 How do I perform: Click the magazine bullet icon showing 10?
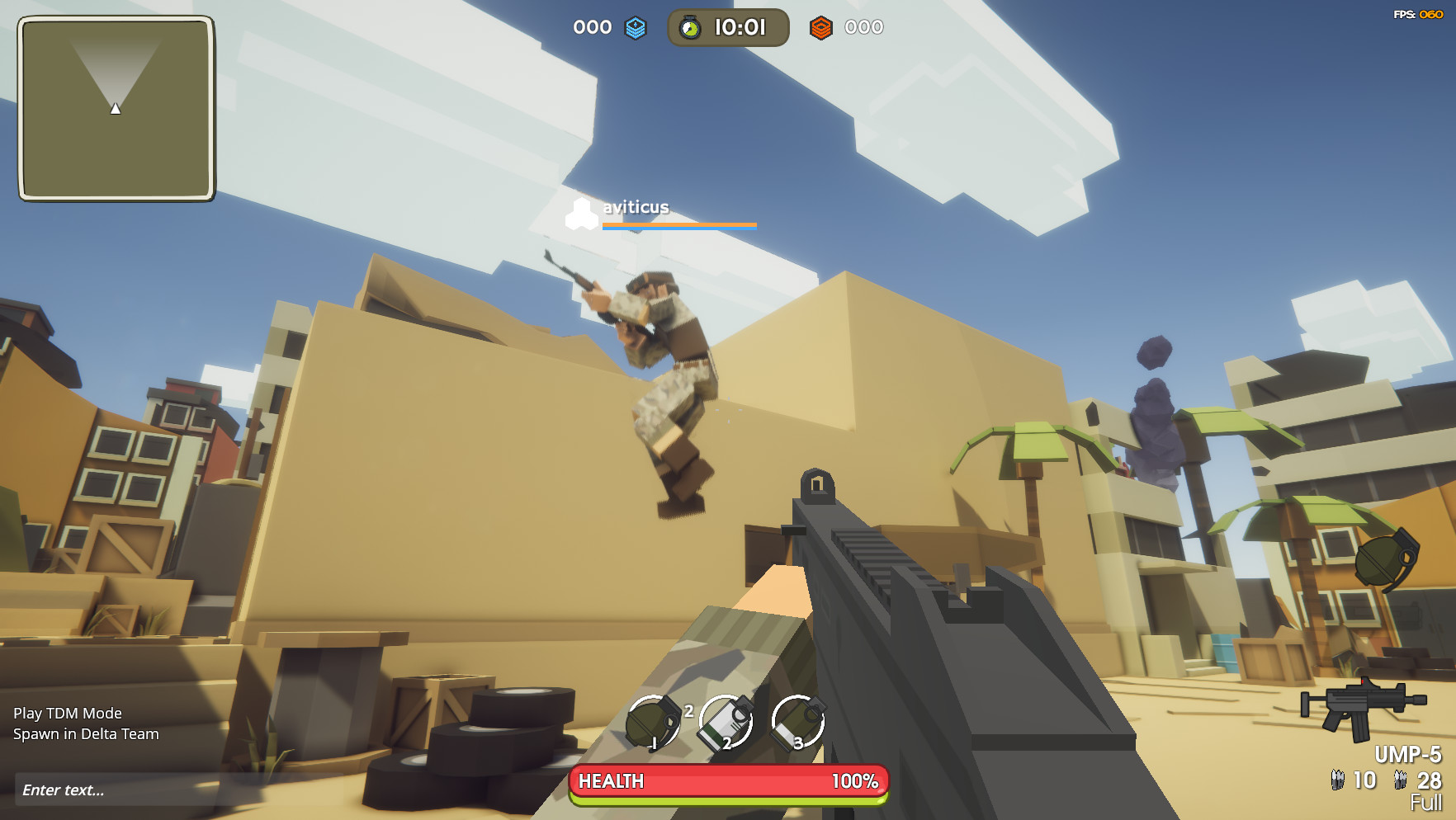pos(1338,779)
